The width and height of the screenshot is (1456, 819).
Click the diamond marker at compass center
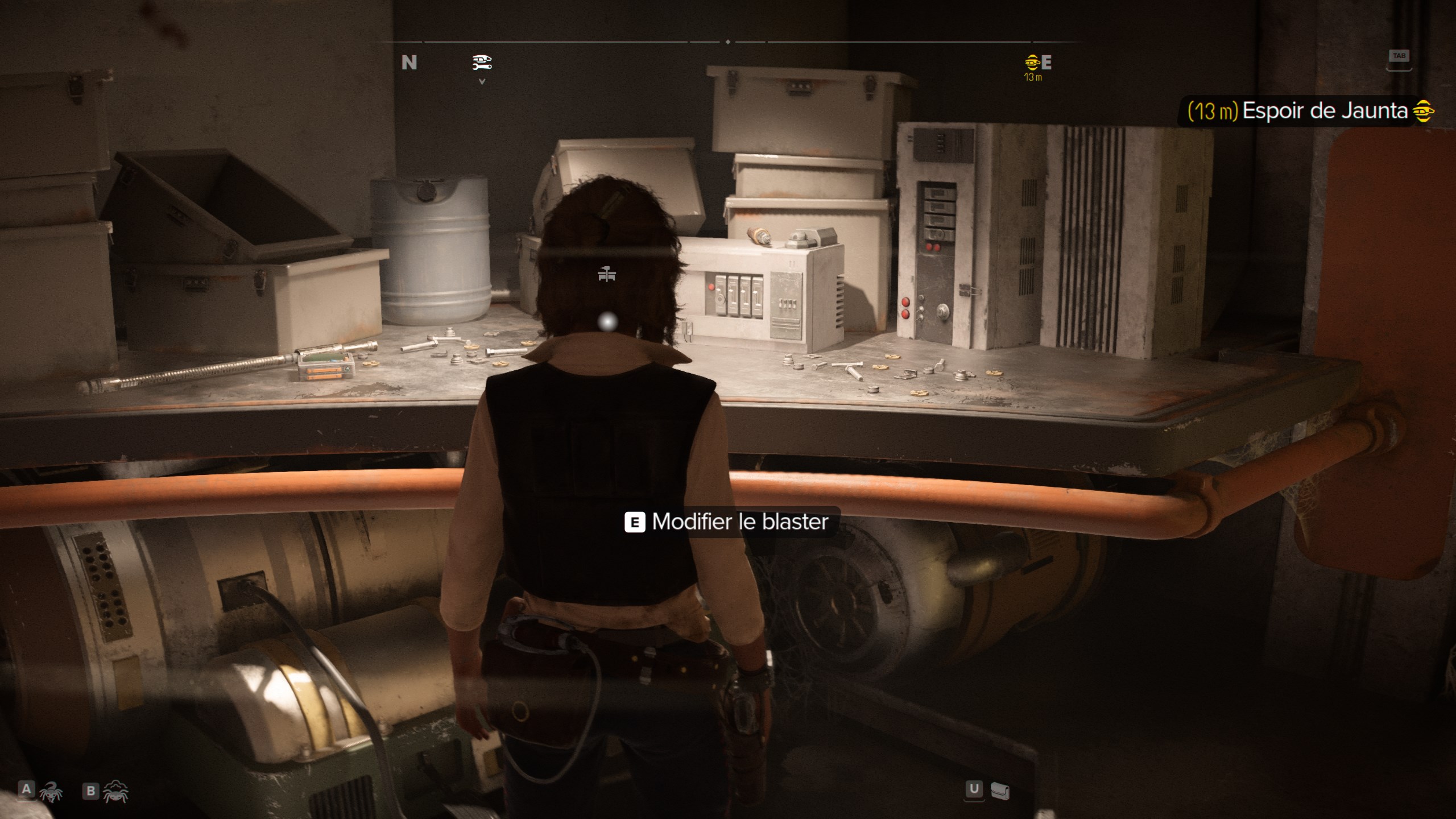pyautogui.click(x=728, y=42)
